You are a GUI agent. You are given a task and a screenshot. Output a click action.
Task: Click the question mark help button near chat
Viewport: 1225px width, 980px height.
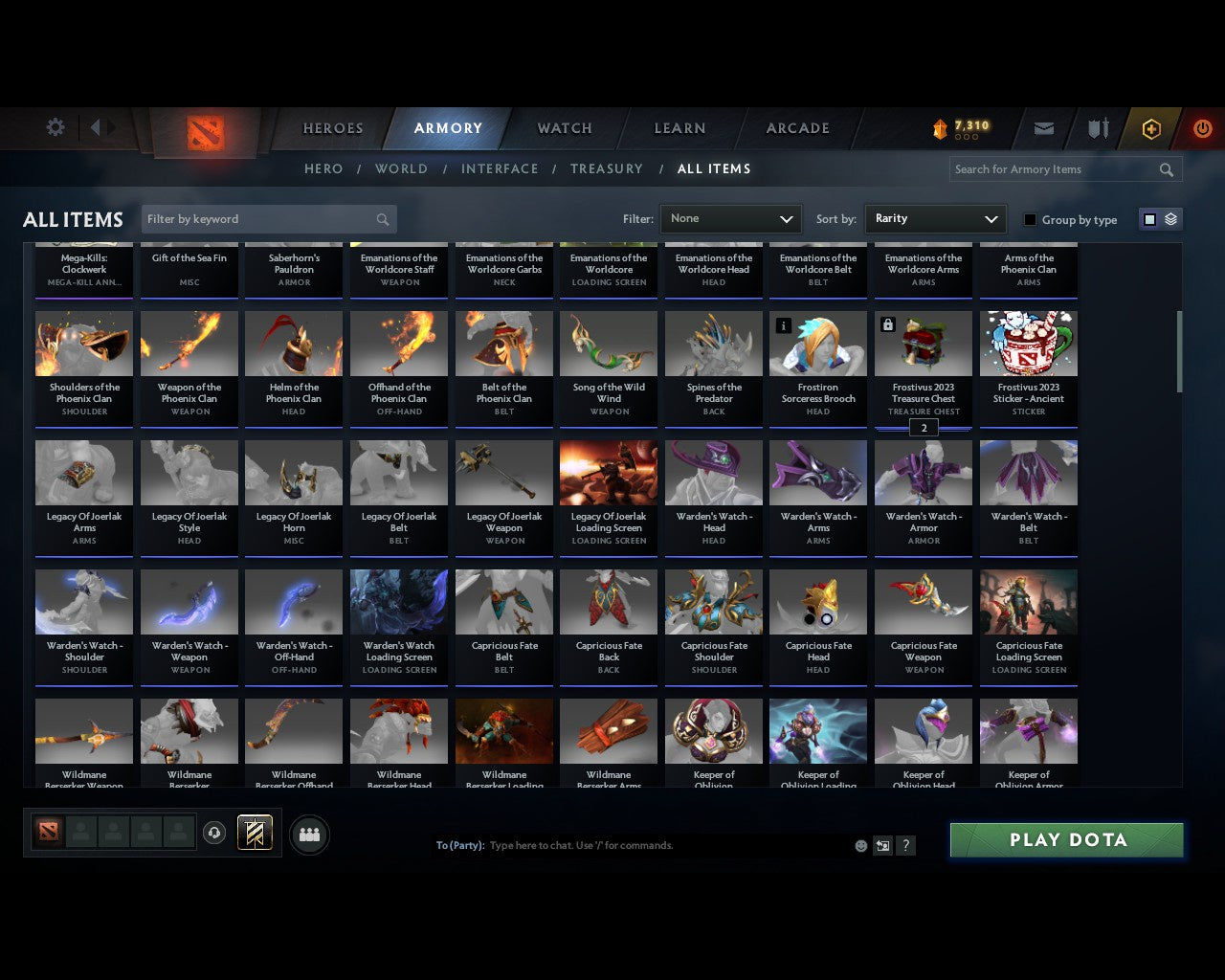(905, 845)
